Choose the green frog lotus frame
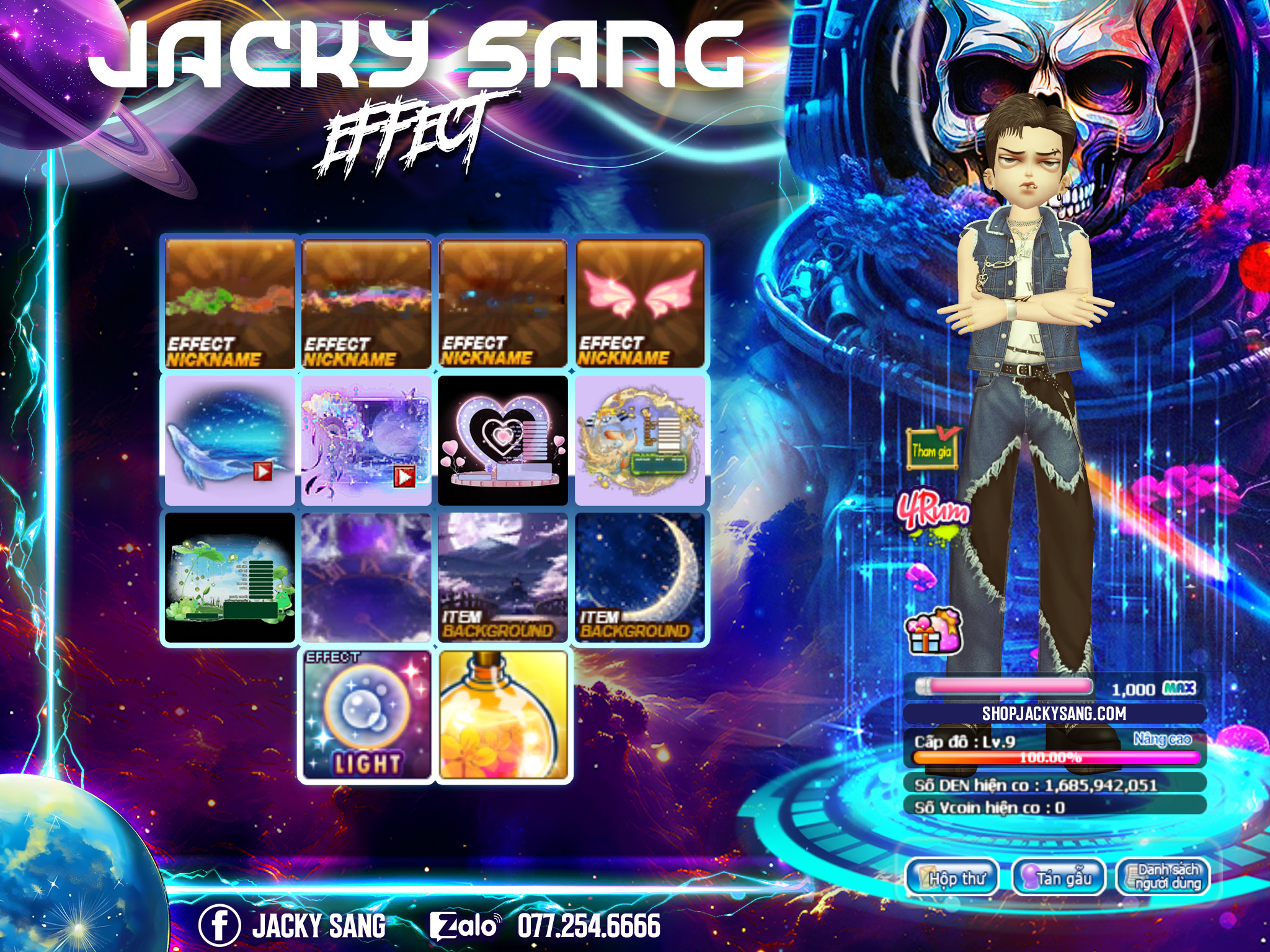The height and width of the screenshot is (952, 1270). (x=229, y=578)
